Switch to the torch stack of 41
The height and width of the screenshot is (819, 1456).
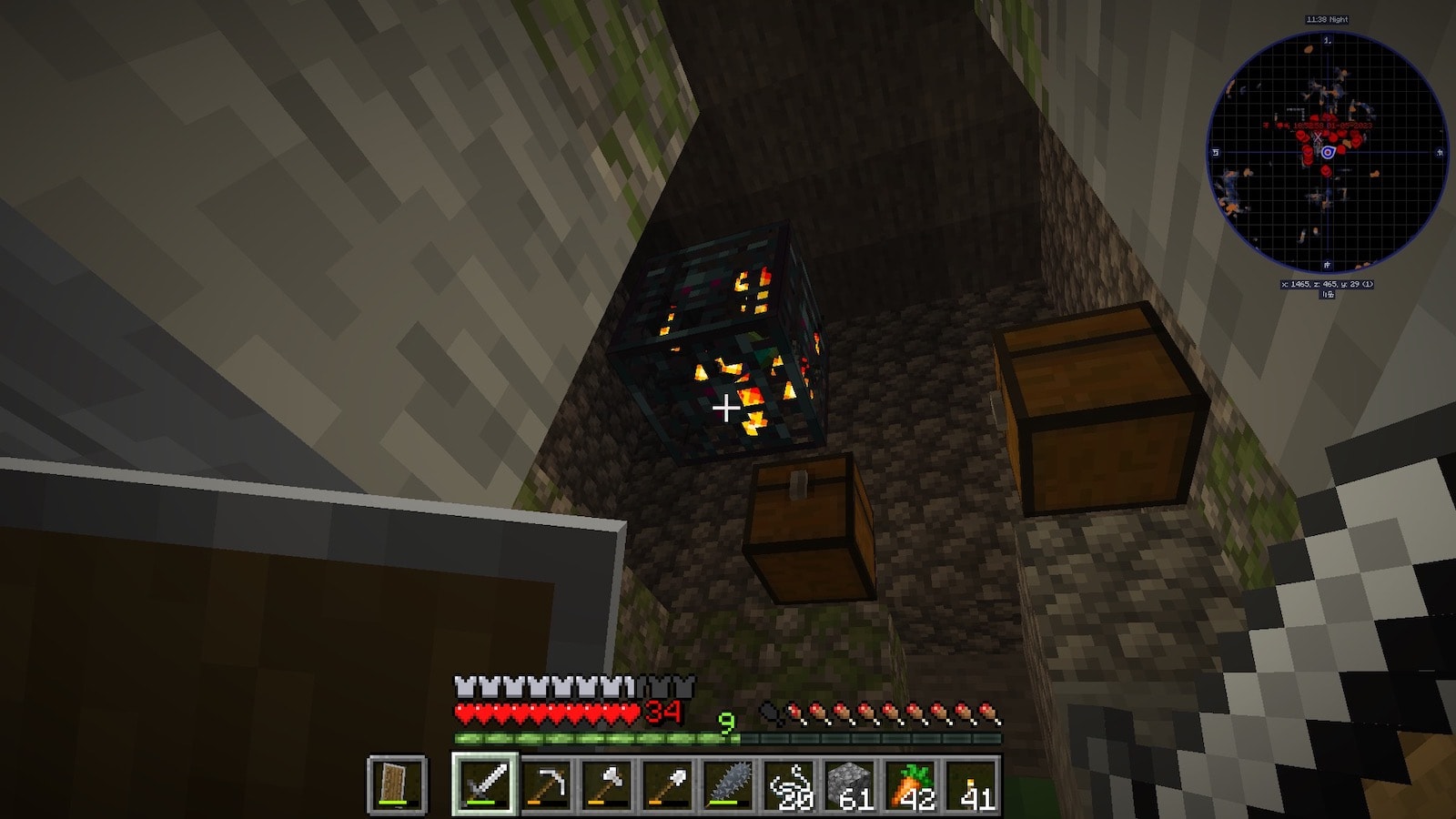973,784
